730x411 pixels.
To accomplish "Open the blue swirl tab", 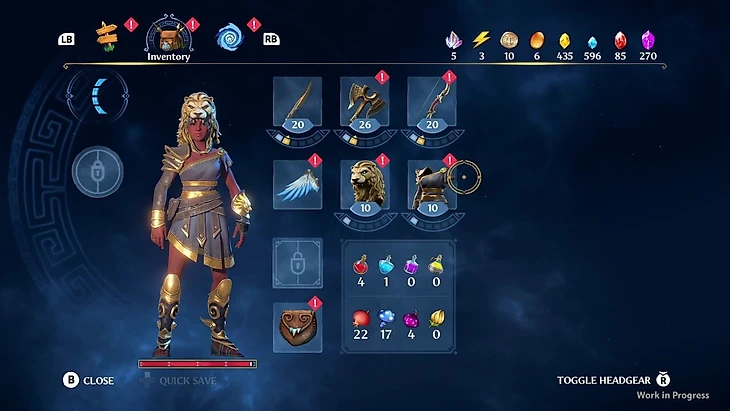I will [x=229, y=38].
